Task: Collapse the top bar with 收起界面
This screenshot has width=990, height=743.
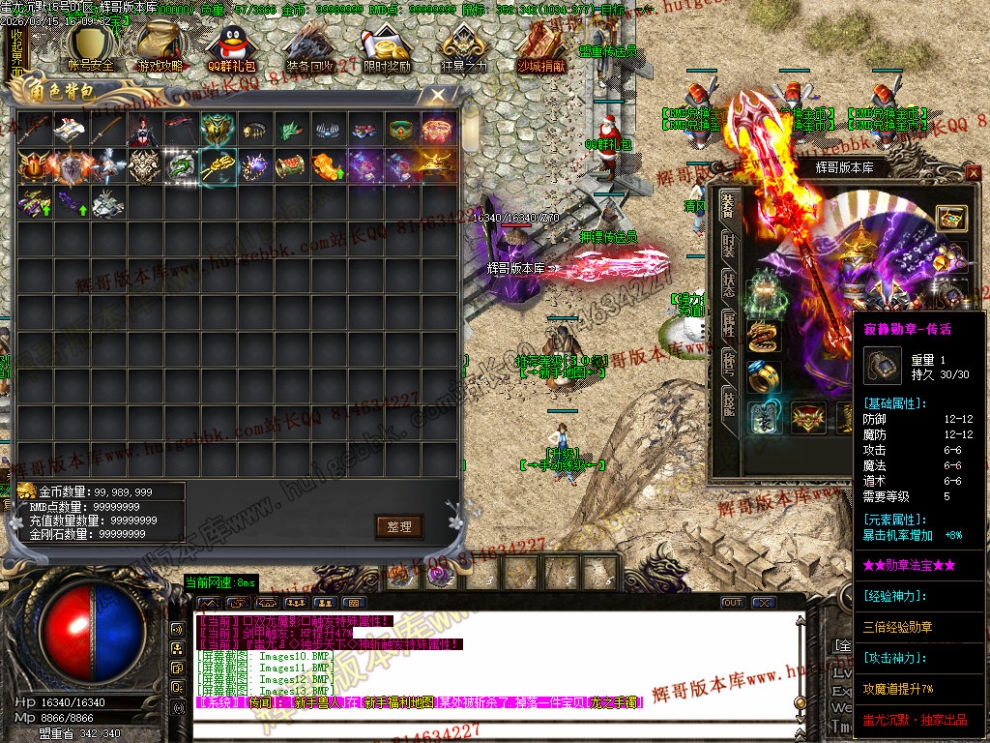Action: point(17,52)
